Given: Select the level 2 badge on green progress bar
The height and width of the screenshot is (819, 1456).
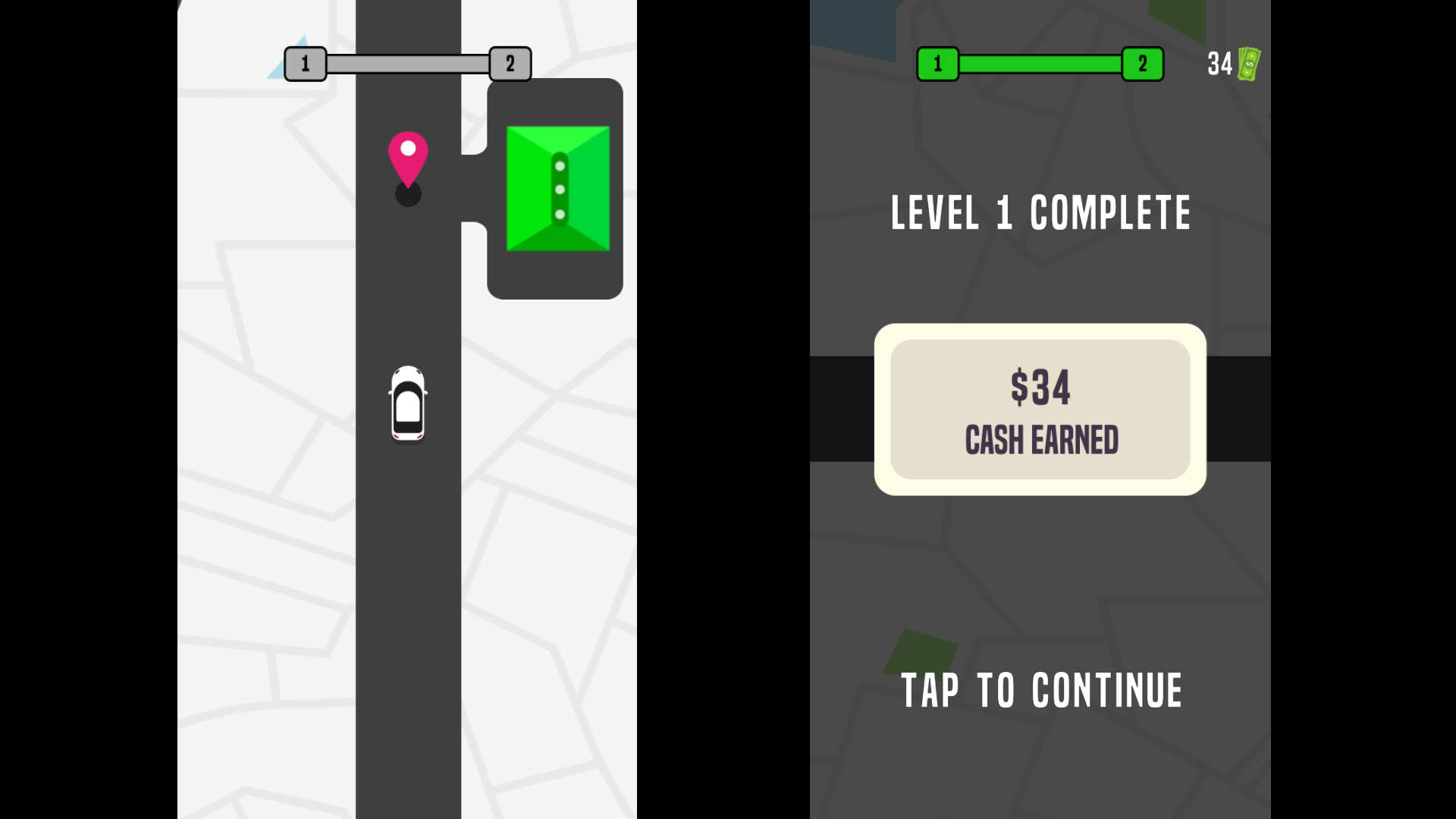Looking at the screenshot, I should [1142, 64].
